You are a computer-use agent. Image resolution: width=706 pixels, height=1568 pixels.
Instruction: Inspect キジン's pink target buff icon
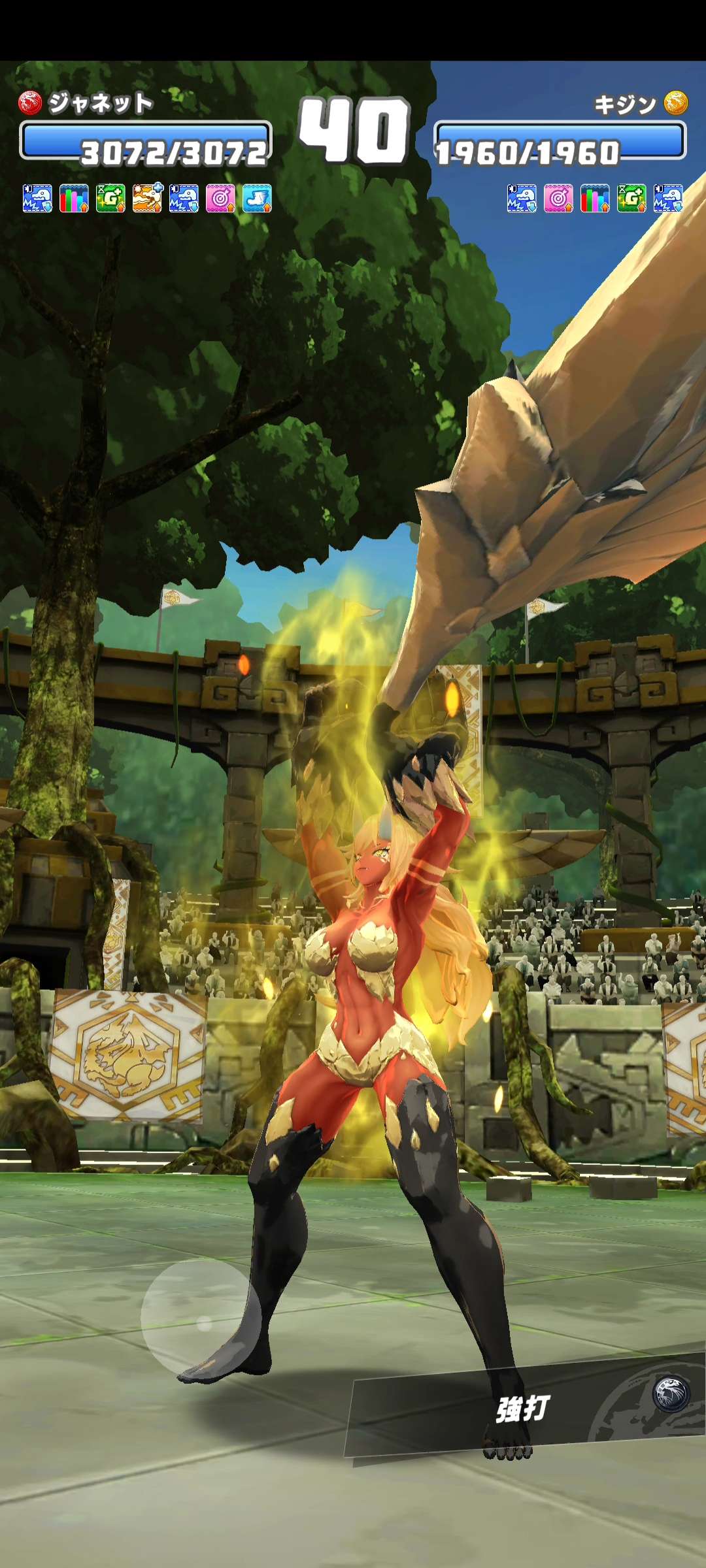[558, 198]
